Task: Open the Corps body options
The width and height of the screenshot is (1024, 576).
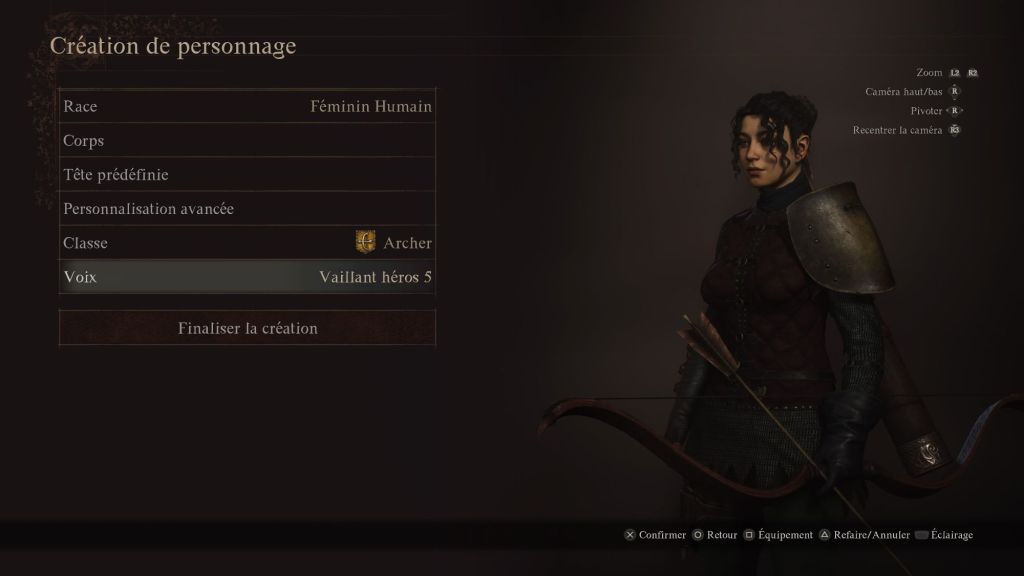Action: click(x=247, y=141)
